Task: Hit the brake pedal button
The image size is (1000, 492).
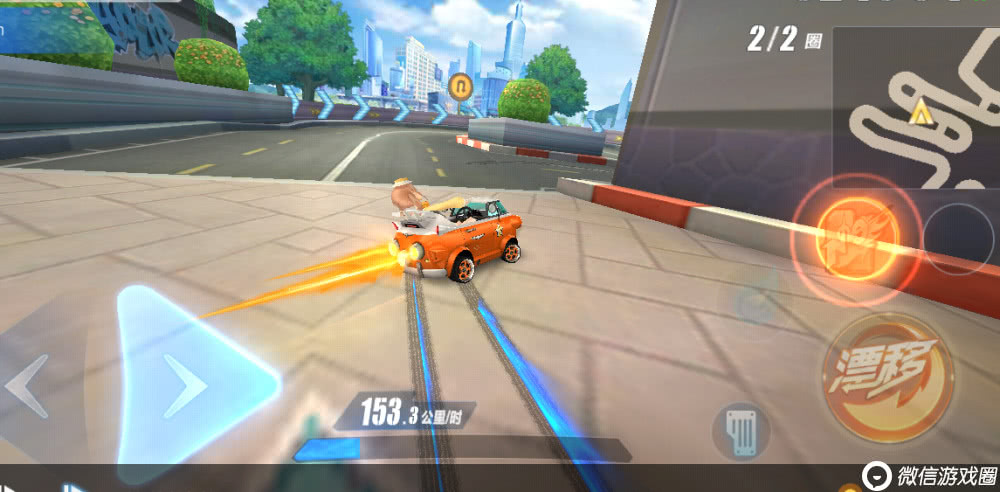Action: pyautogui.click(x=740, y=429)
